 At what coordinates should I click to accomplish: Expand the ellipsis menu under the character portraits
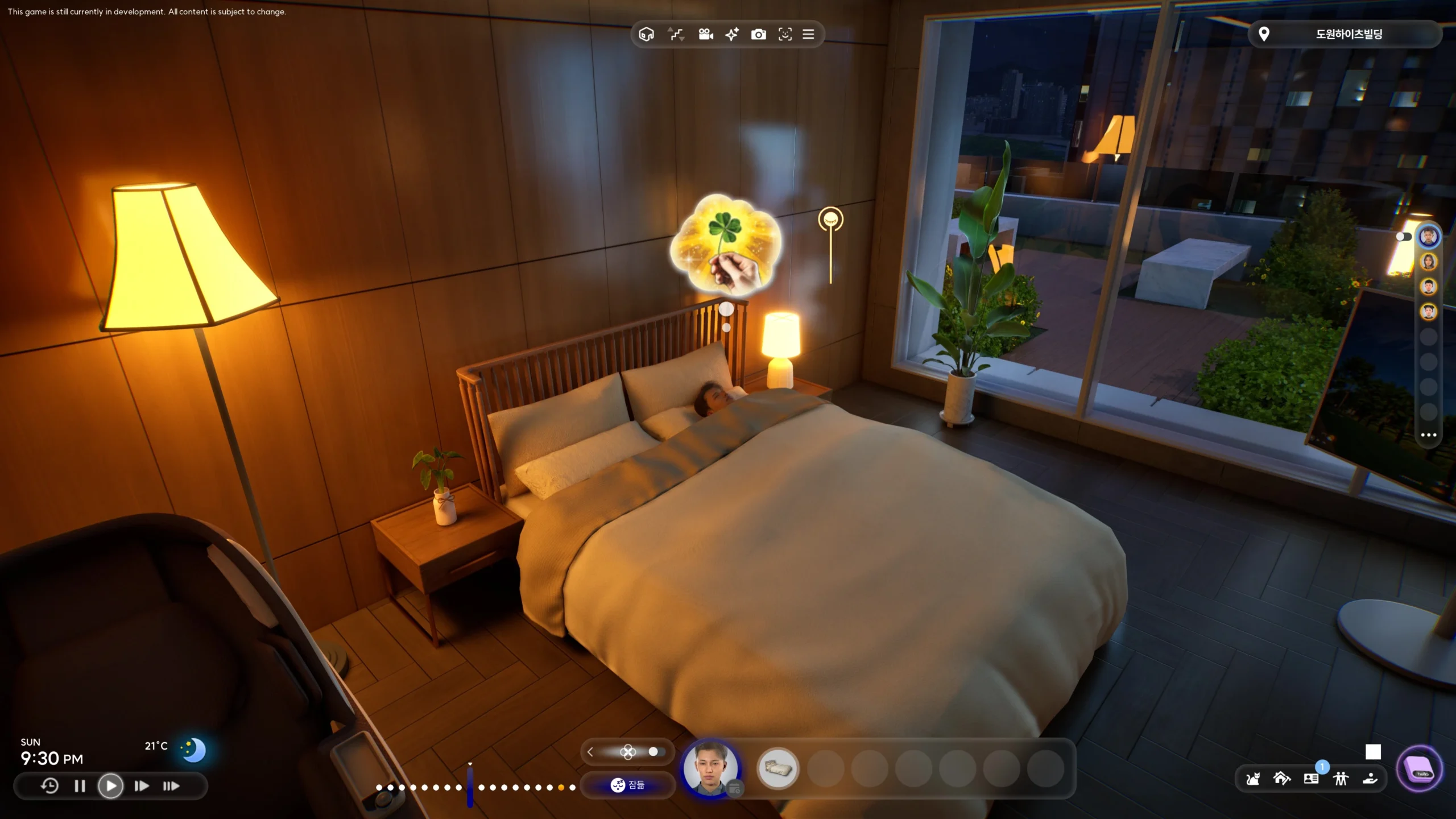click(1429, 435)
